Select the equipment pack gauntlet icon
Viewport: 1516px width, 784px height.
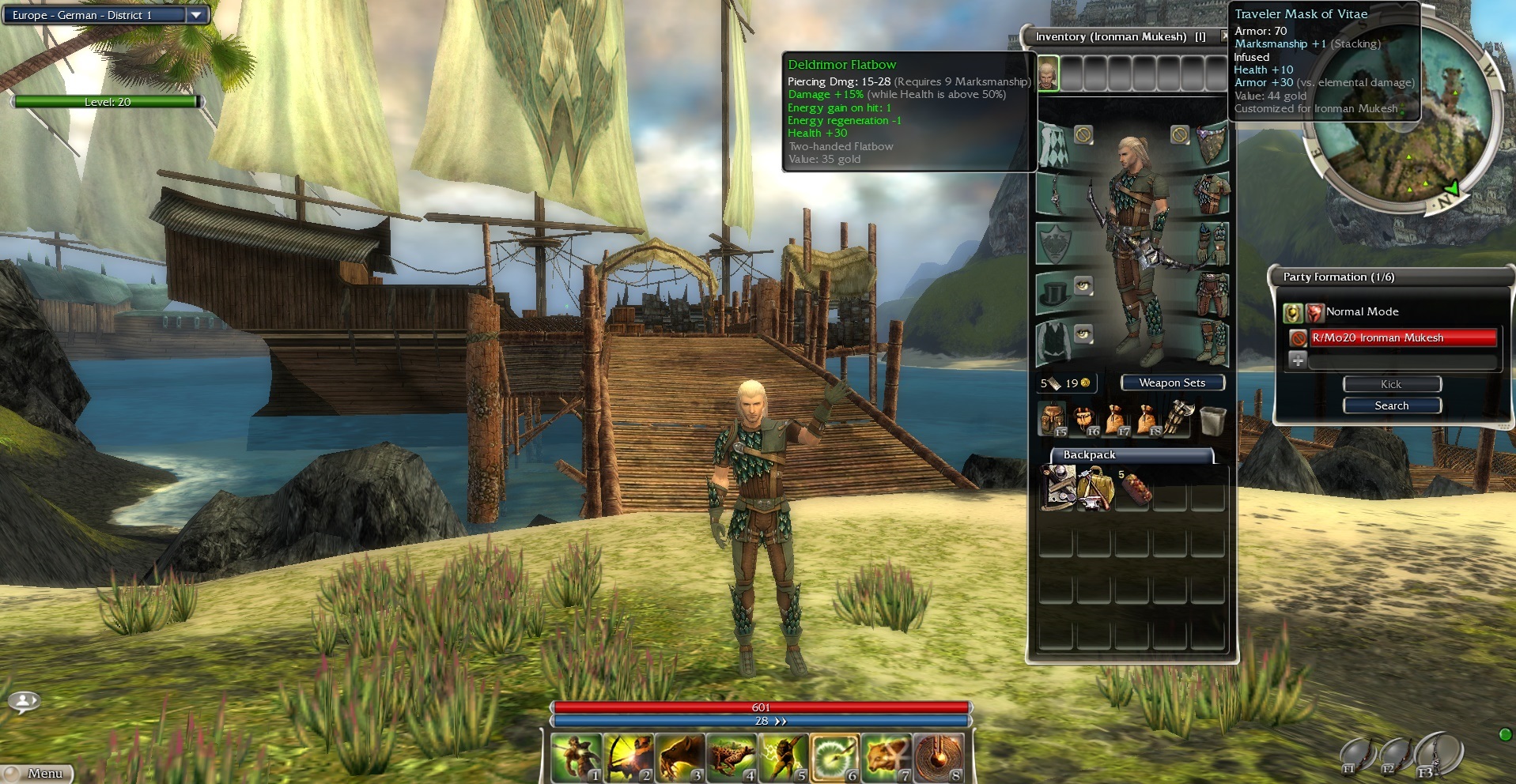click(1179, 419)
